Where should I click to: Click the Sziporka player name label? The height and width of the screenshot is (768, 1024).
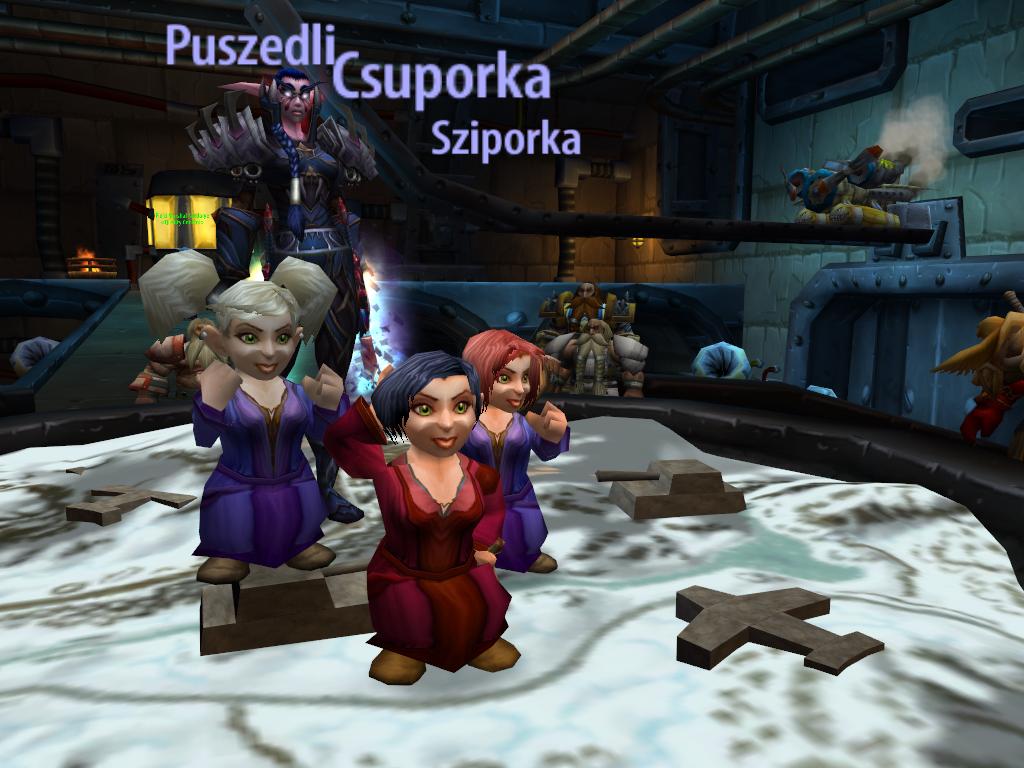coord(505,139)
